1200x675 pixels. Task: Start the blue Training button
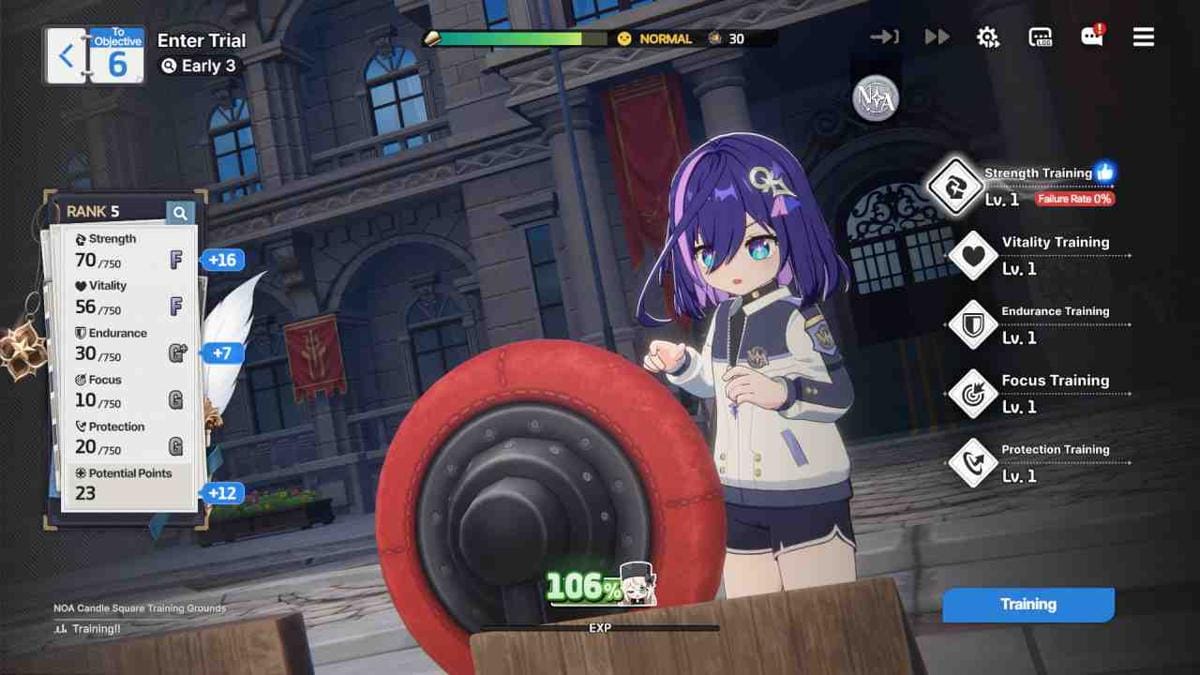[1028, 604]
